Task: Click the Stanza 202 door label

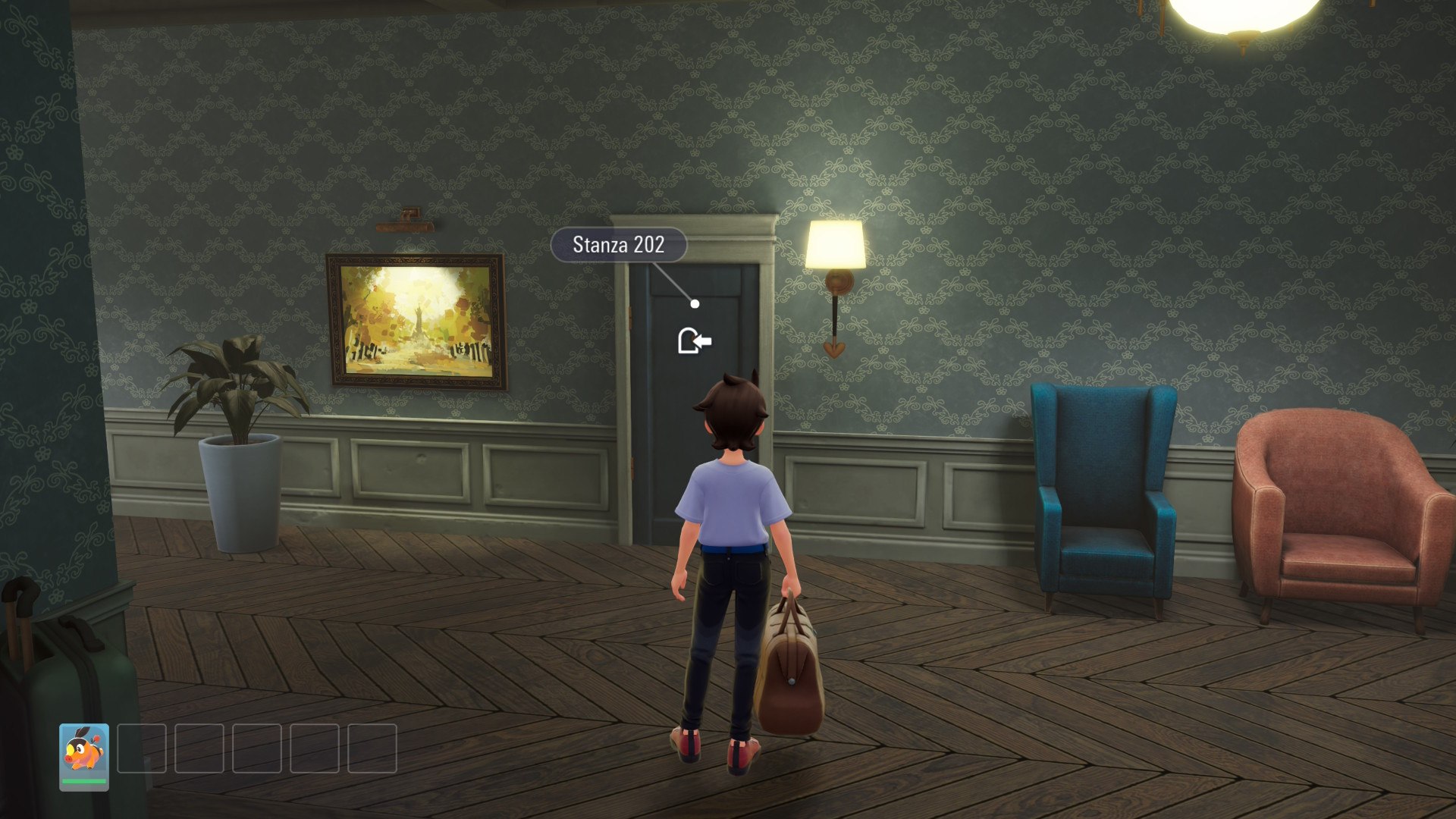Action: tap(618, 245)
